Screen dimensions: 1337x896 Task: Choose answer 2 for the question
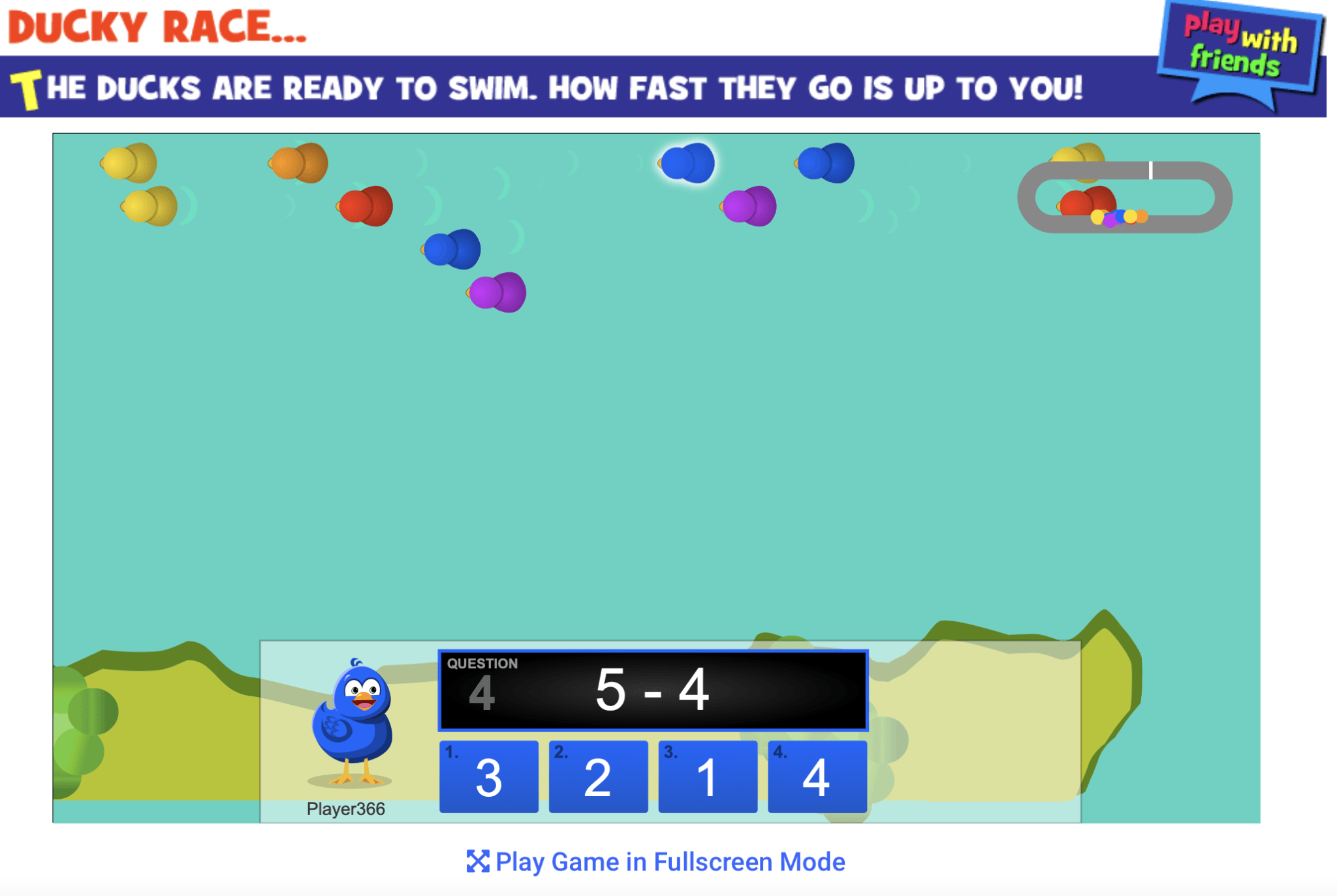click(598, 777)
